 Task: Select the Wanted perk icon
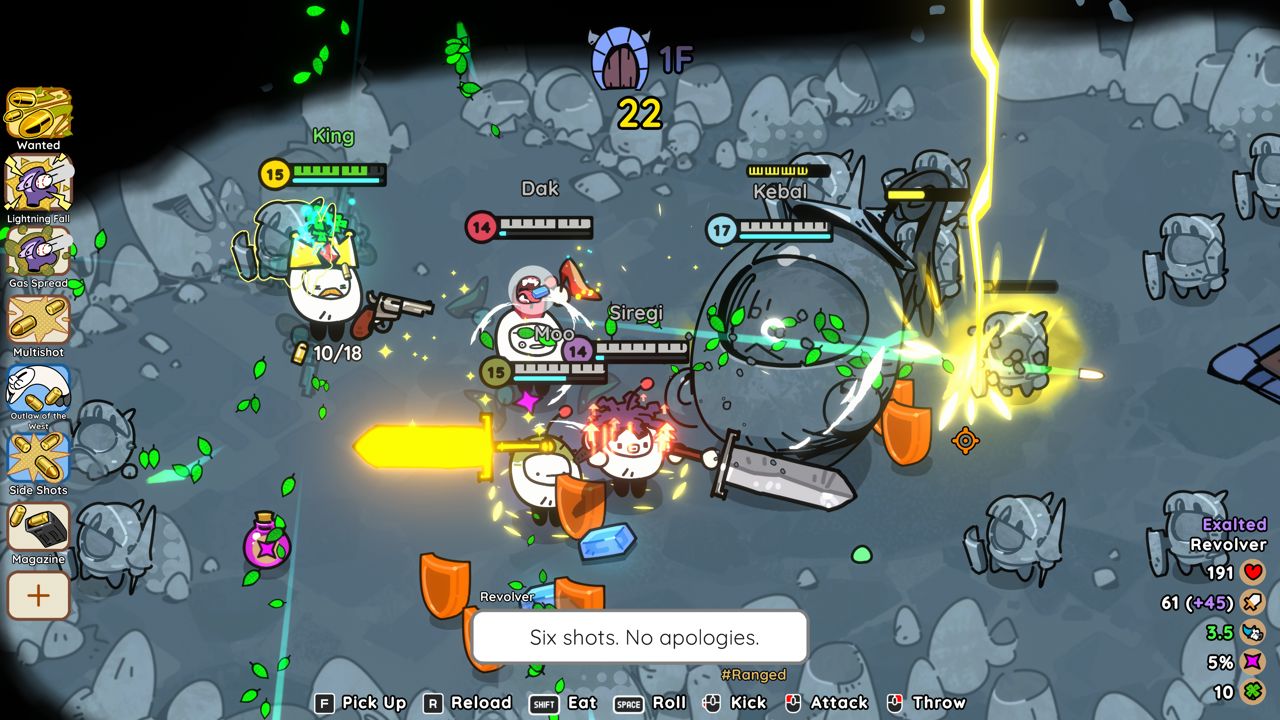[39, 113]
